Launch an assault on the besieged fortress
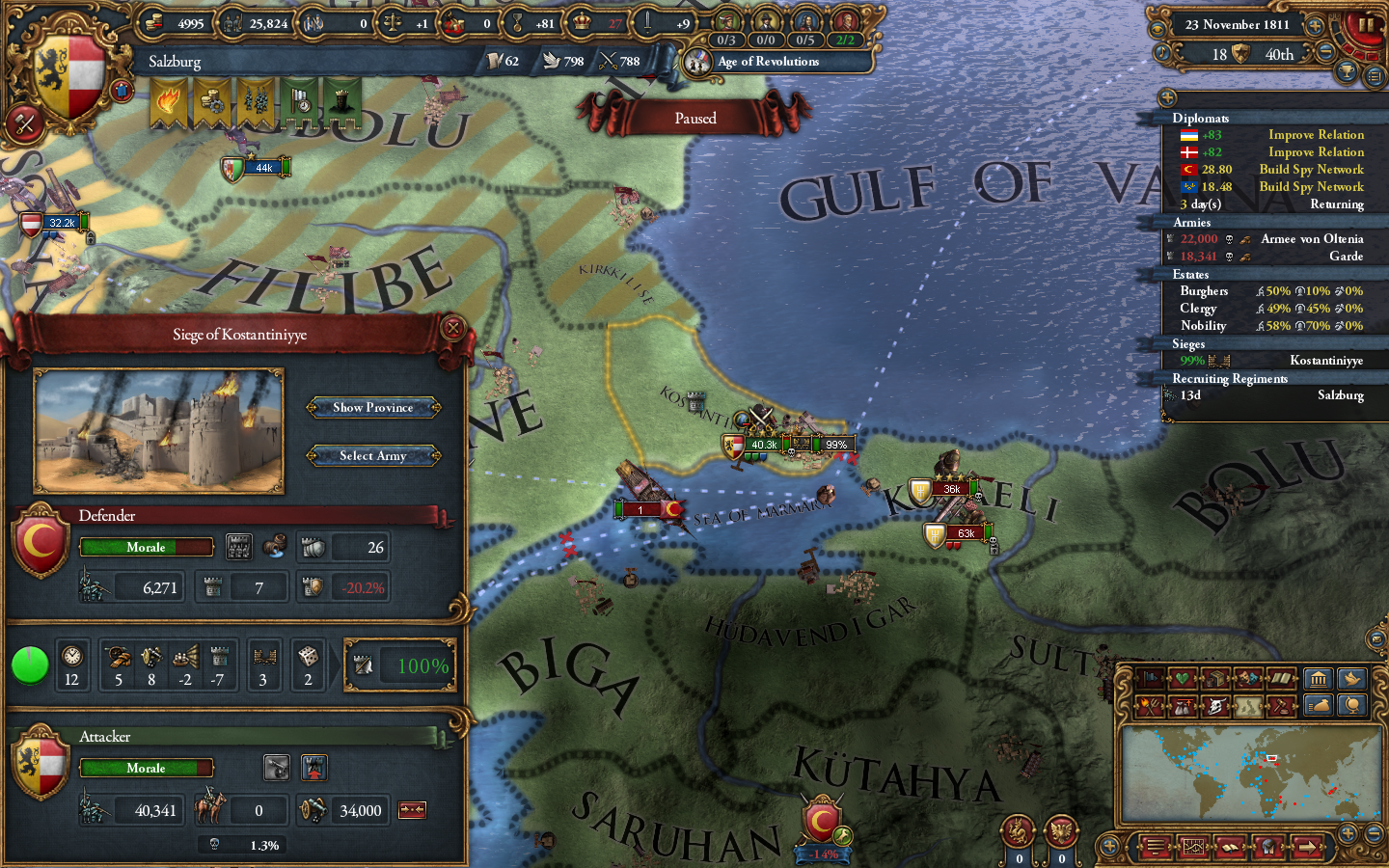The image size is (1389, 868). pyautogui.click(x=314, y=768)
